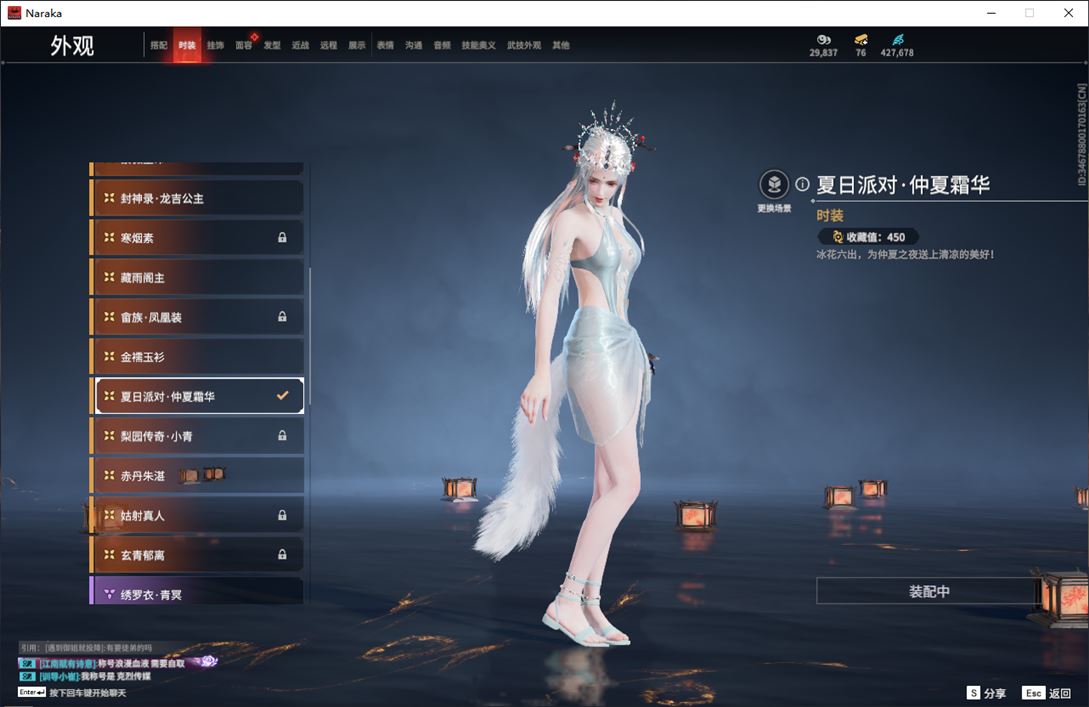
Task: Select the 金襦玉衫 outfit
Action: tap(197, 357)
